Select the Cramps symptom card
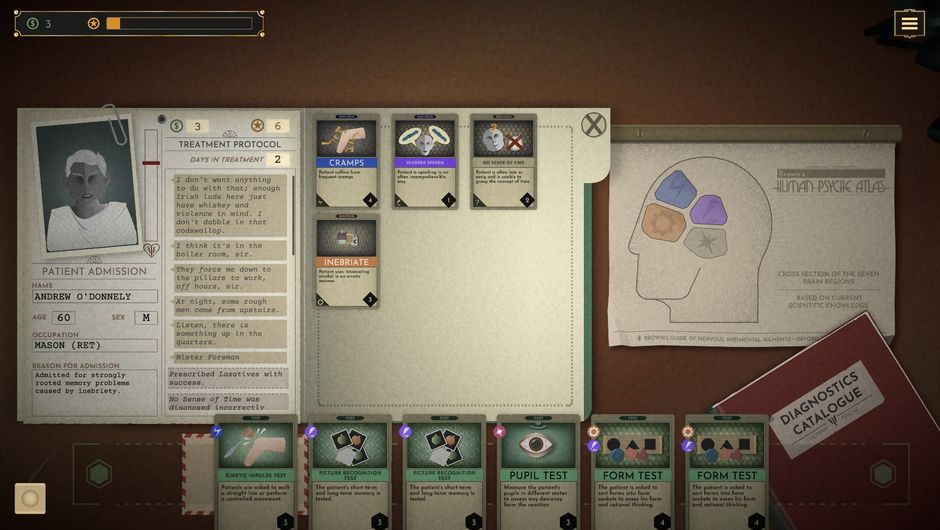This screenshot has width=940, height=530. (347, 161)
